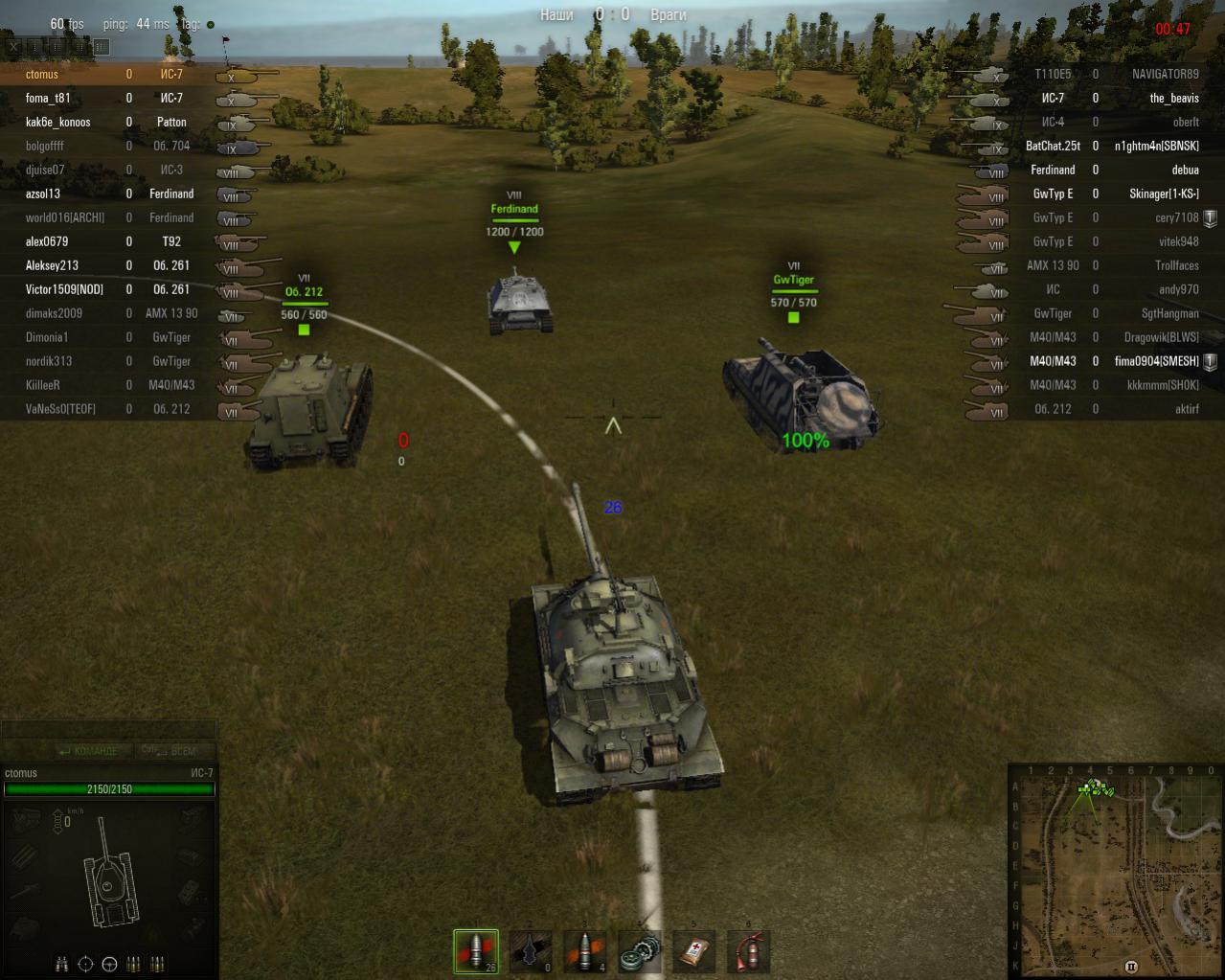The height and width of the screenshot is (980, 1225).
Task: Click the crosshair gunner icon on damage panel
Action: (x=85, y=964)
